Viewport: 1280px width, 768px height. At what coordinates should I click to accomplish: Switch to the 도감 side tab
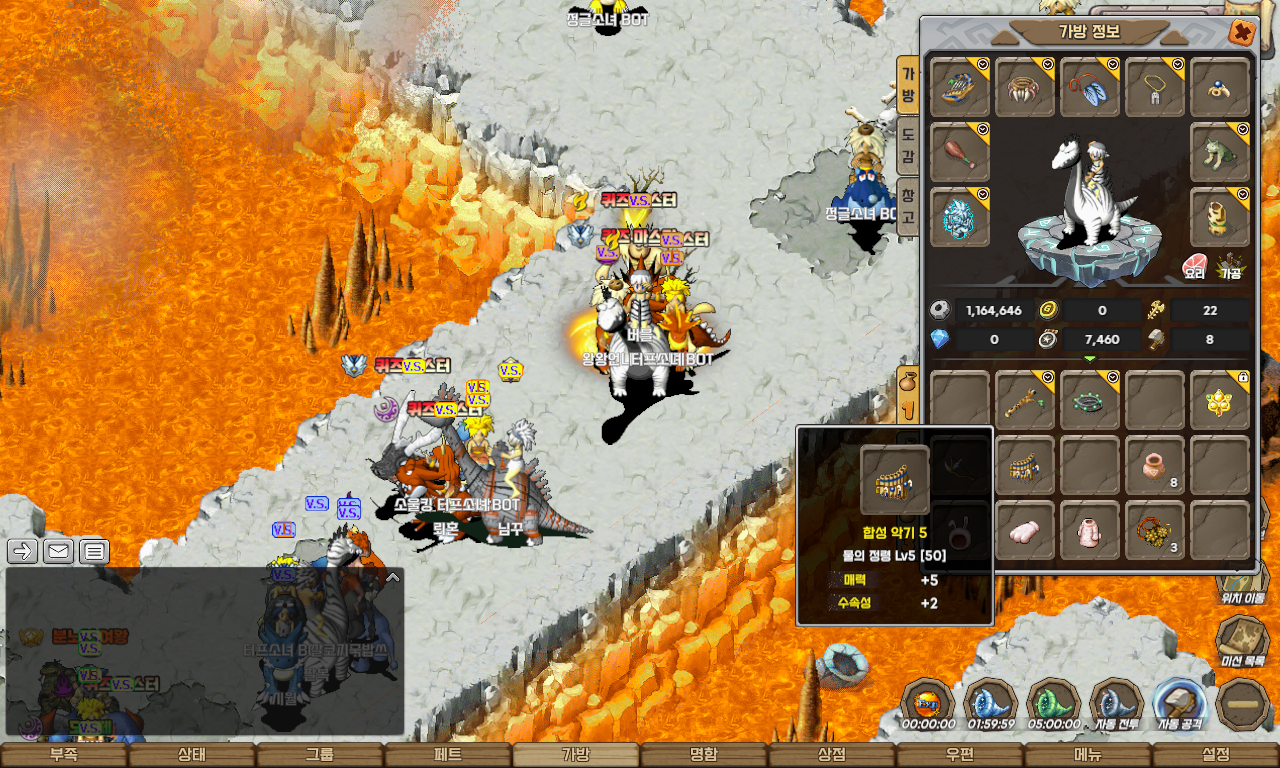tap(908, 144)
